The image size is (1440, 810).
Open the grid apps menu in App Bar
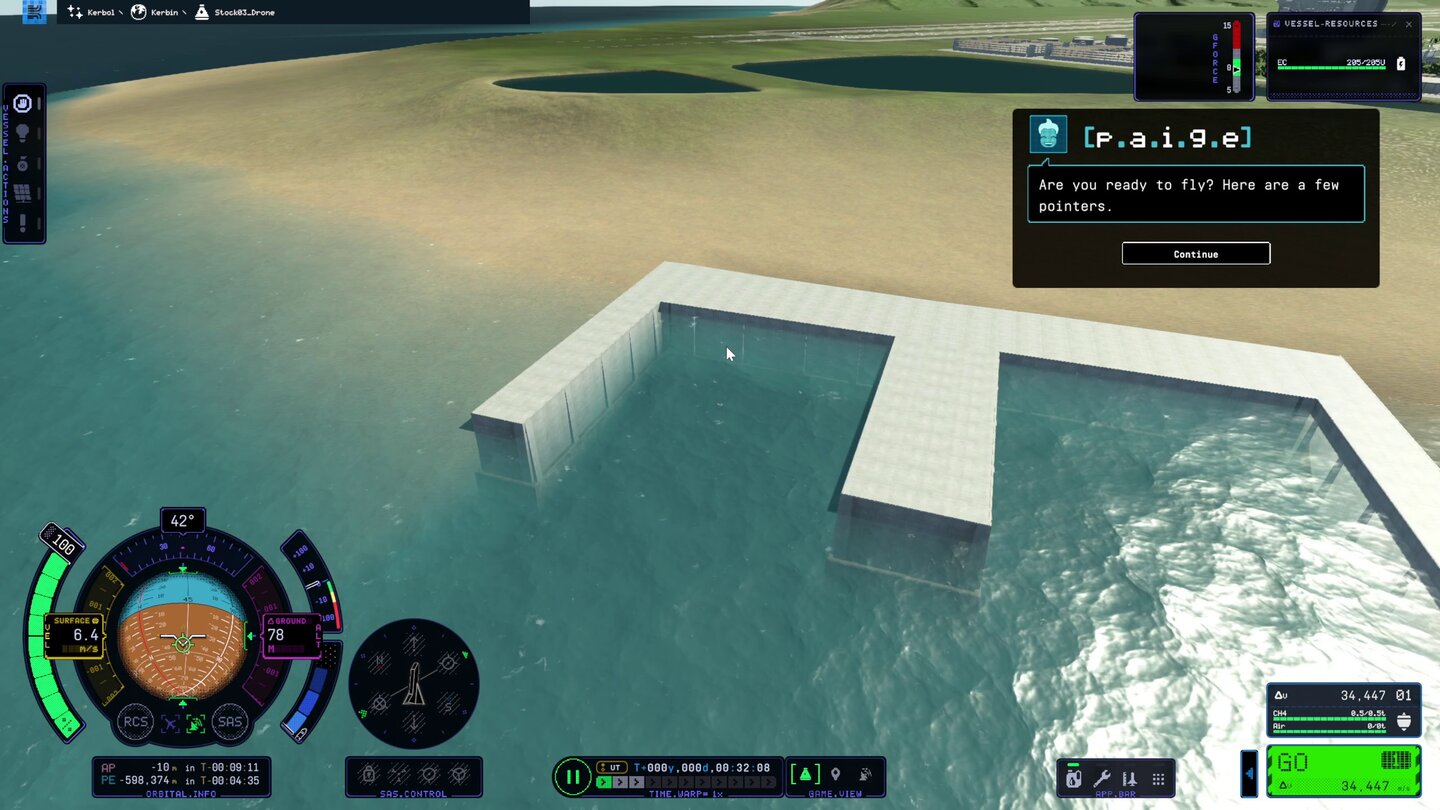(x=1158, y=779)
